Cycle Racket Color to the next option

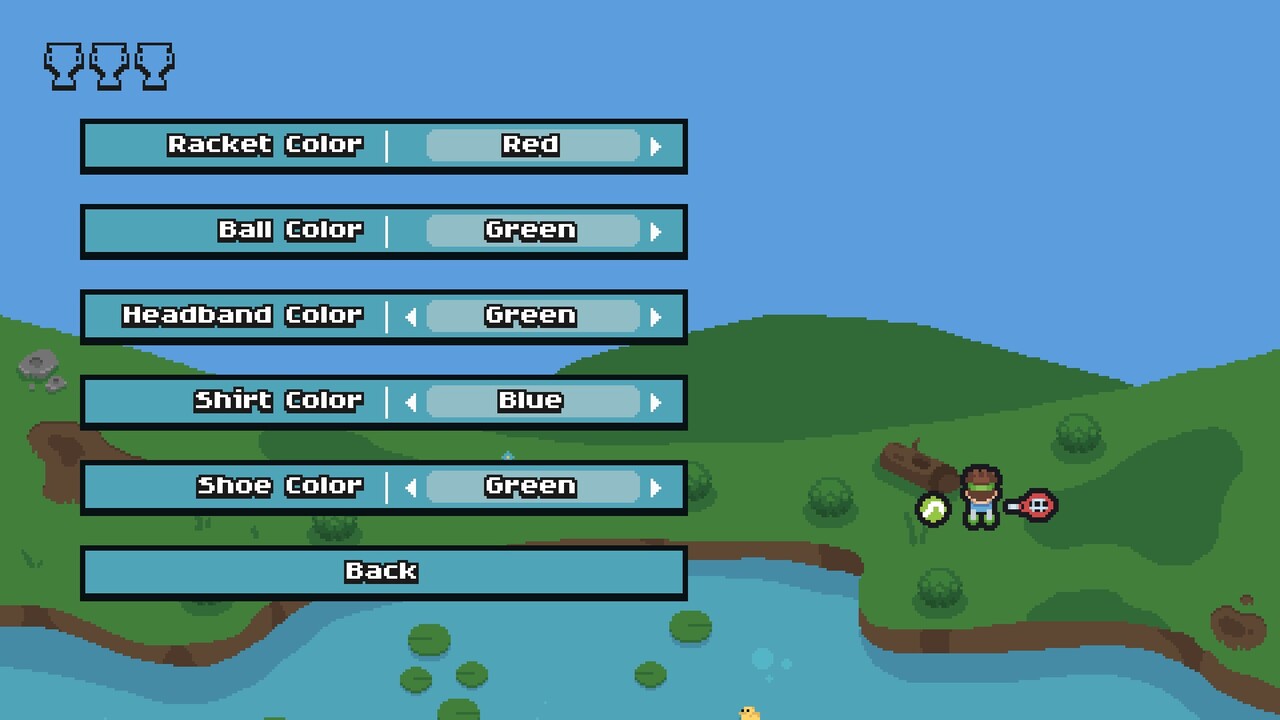[x=657, y=145]
